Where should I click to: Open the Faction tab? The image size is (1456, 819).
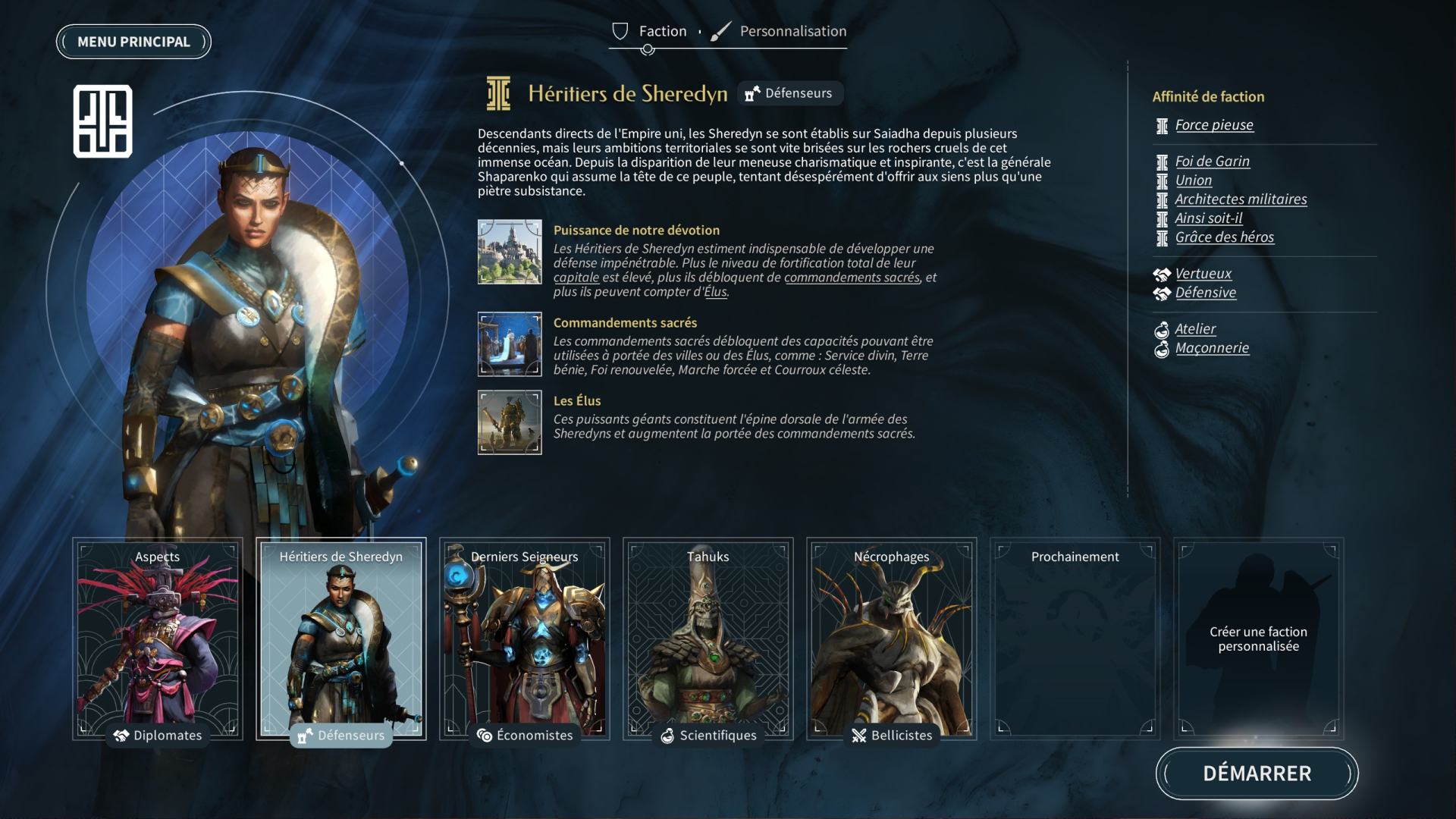661,31
